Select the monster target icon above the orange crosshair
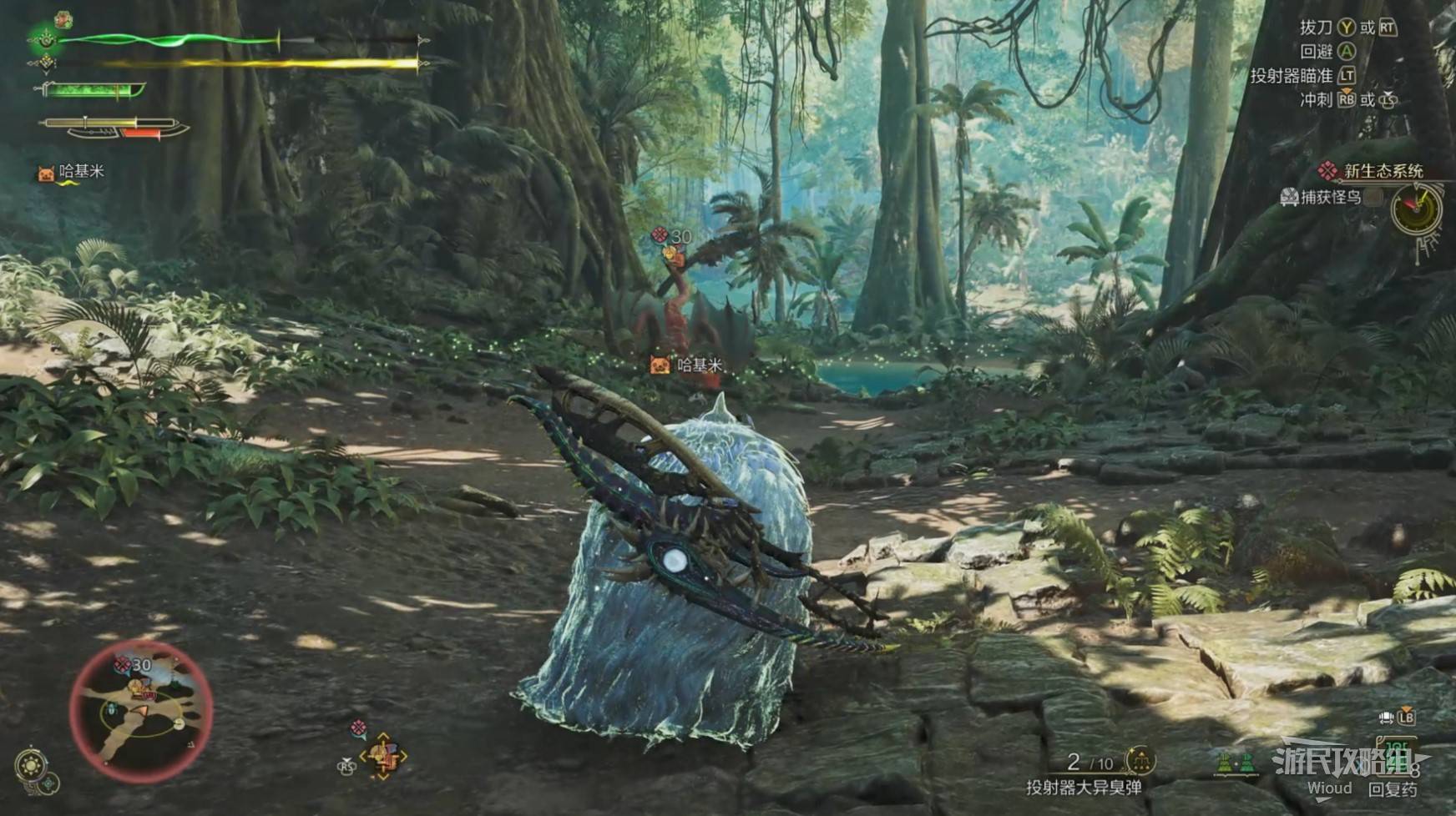Screen dimensions: 1456x816 tap(358, 728)
